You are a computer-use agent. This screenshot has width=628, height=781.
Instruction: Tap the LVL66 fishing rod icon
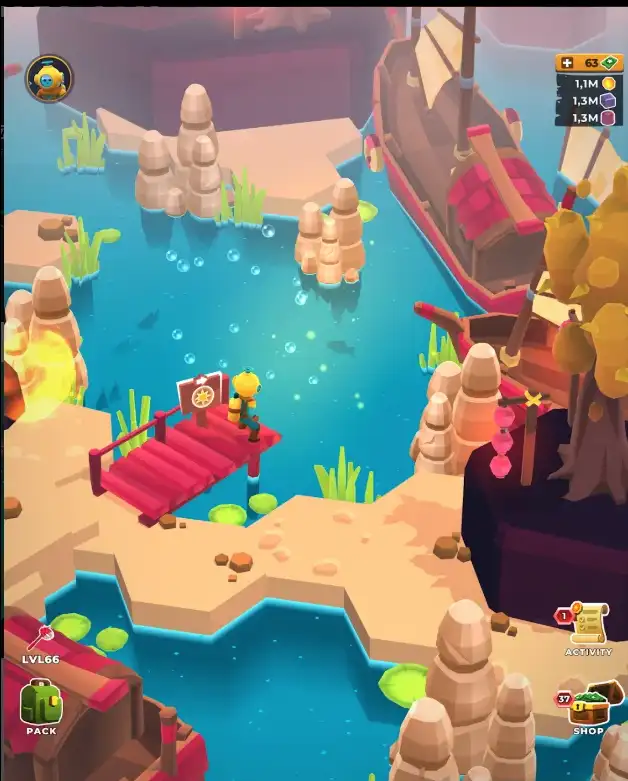(42, 637)
